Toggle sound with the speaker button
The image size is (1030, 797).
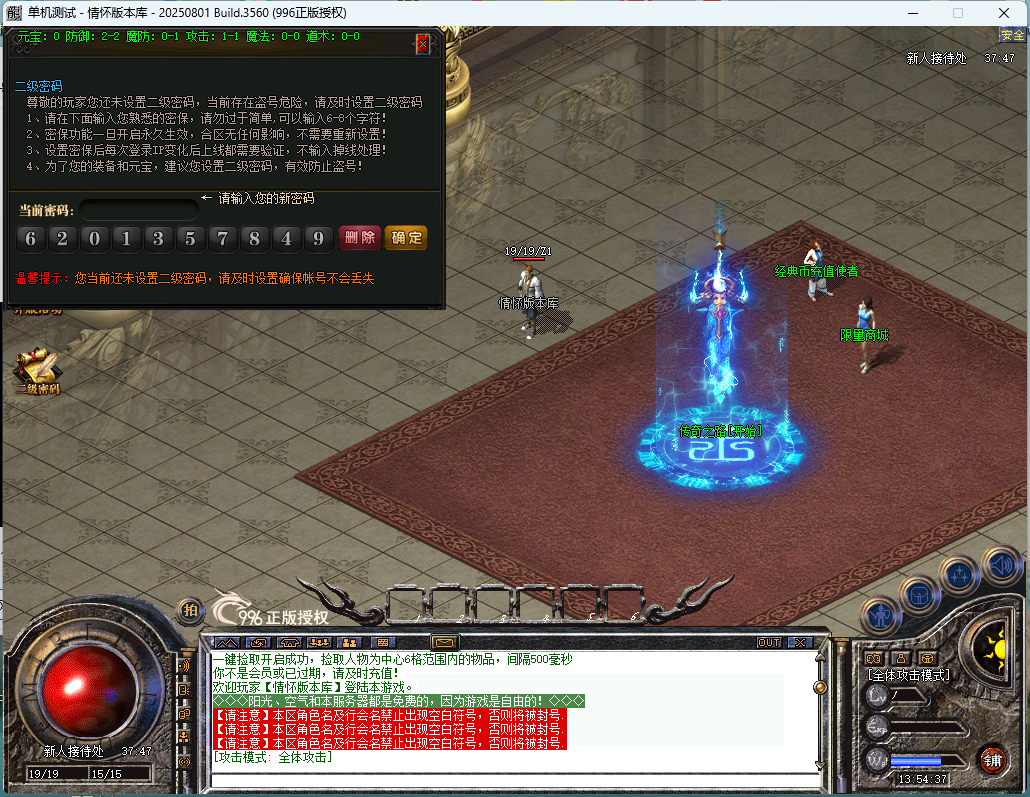click(x=1000, y=564)
